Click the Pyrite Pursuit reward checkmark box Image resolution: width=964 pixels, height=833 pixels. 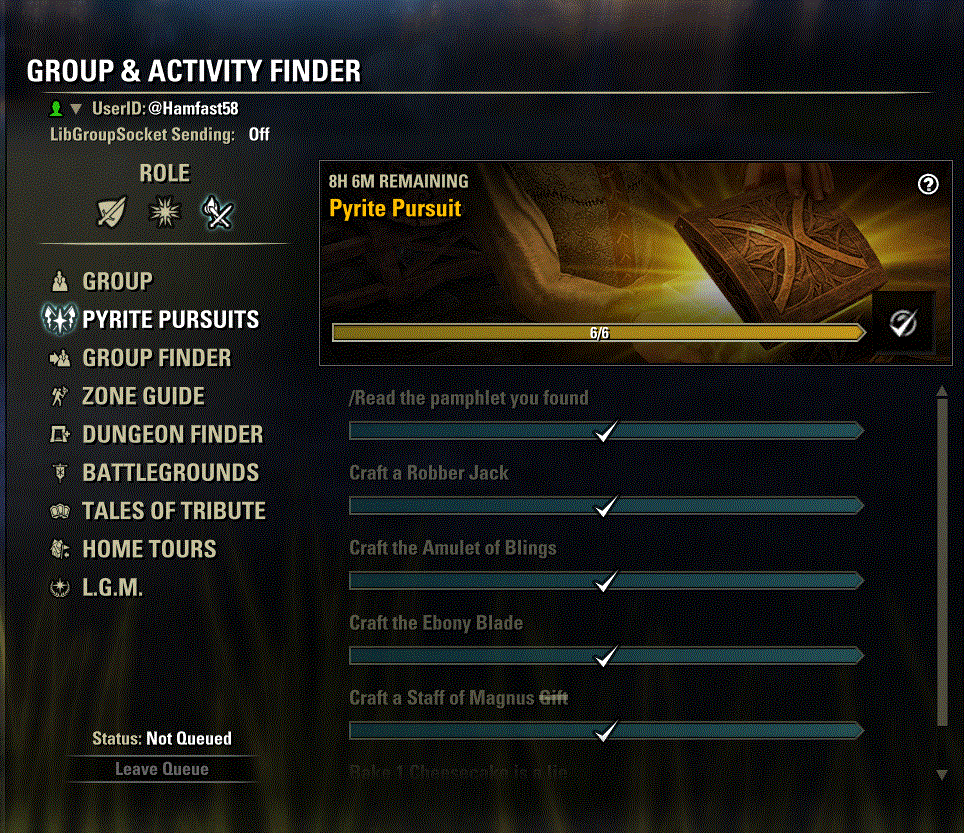(x=903, y=322)
